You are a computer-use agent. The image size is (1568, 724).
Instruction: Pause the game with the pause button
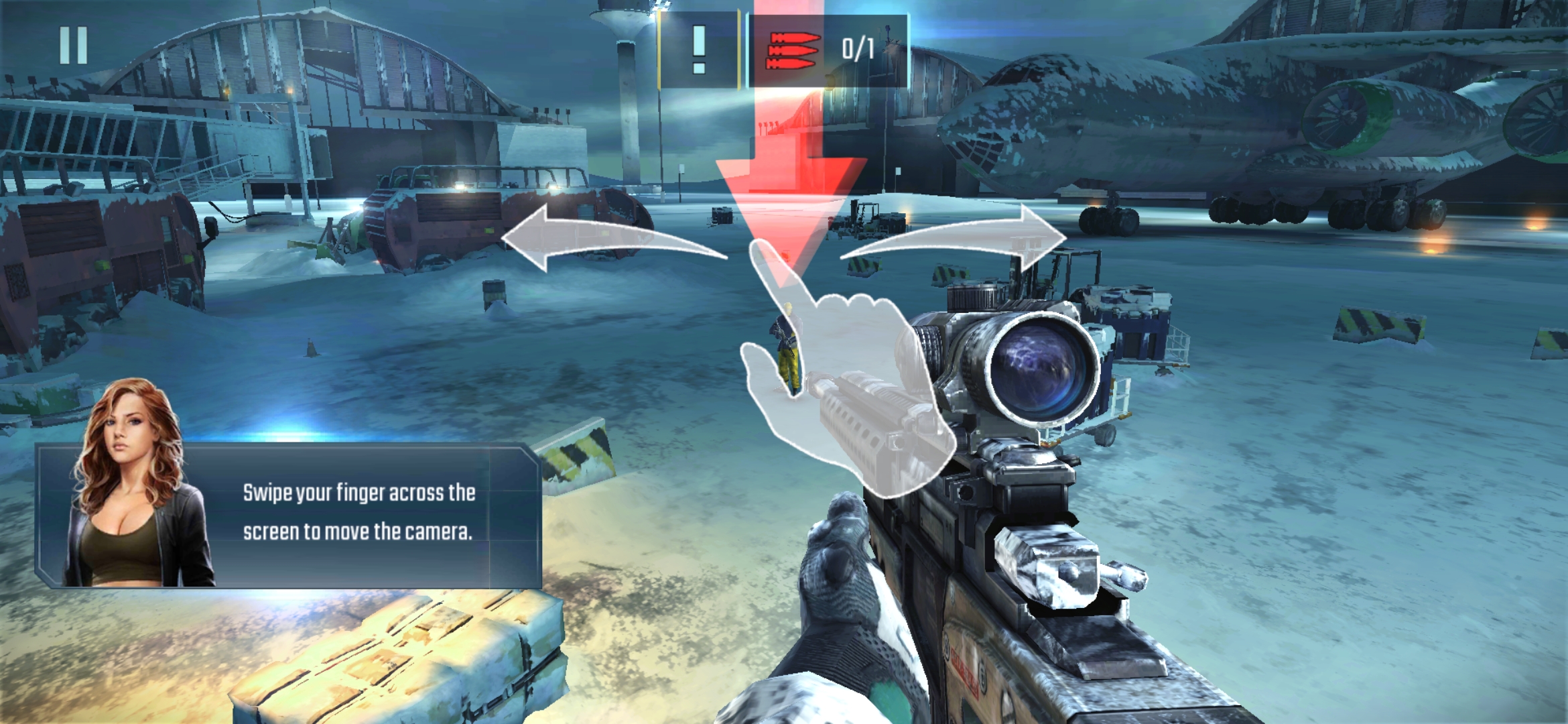coord(73,46)
